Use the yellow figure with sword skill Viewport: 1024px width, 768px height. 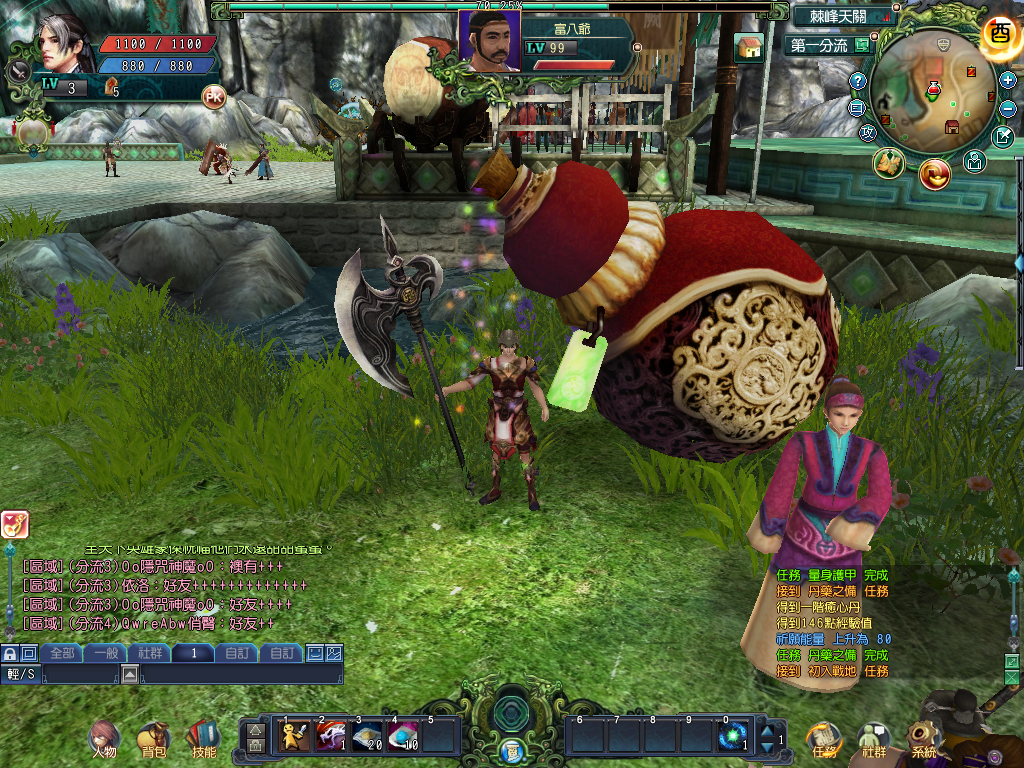click(293, 737)
